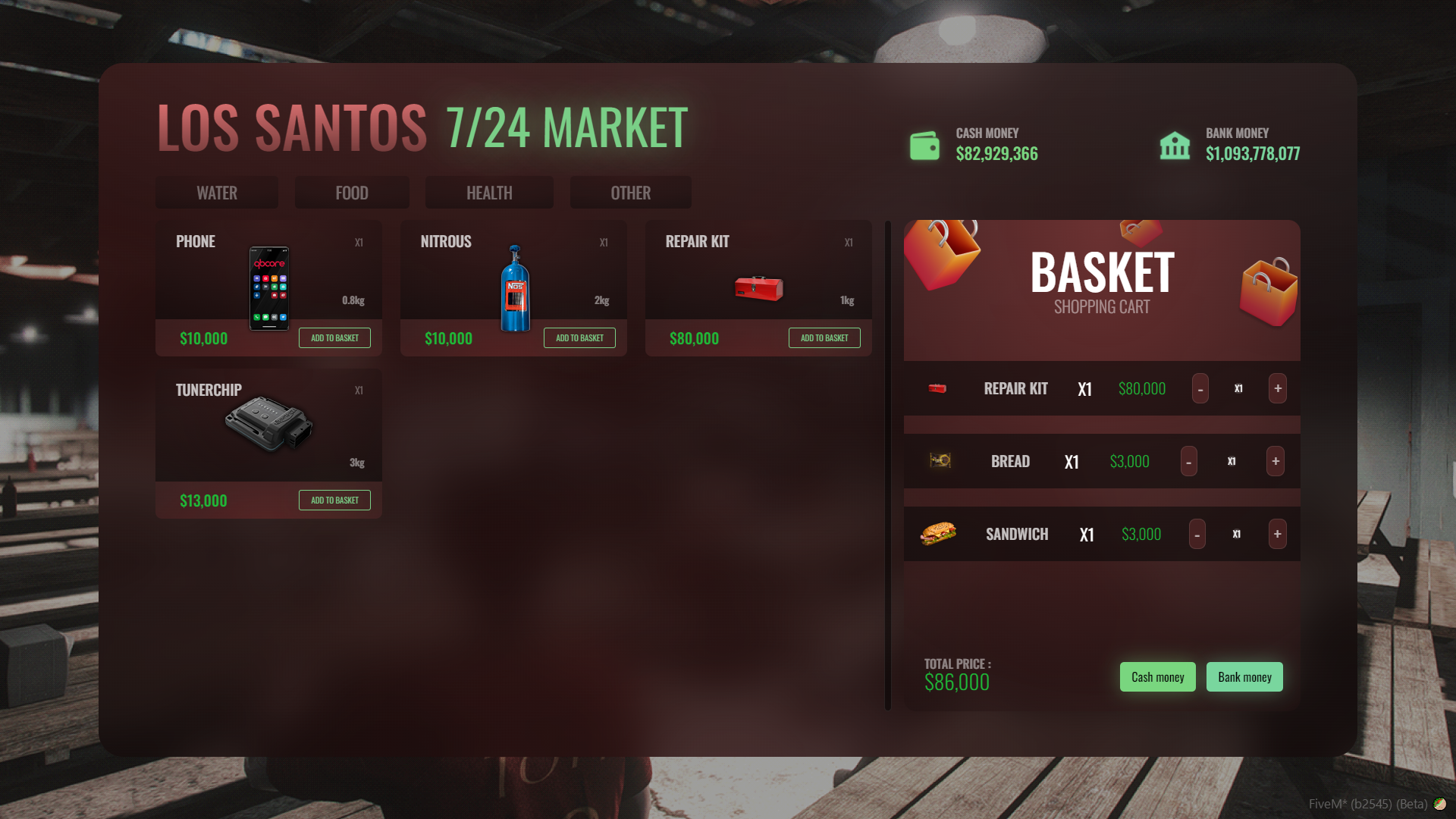Switch to the Water category tab
This screenshot has height=819, width=1456.
[x=217, y=193]
